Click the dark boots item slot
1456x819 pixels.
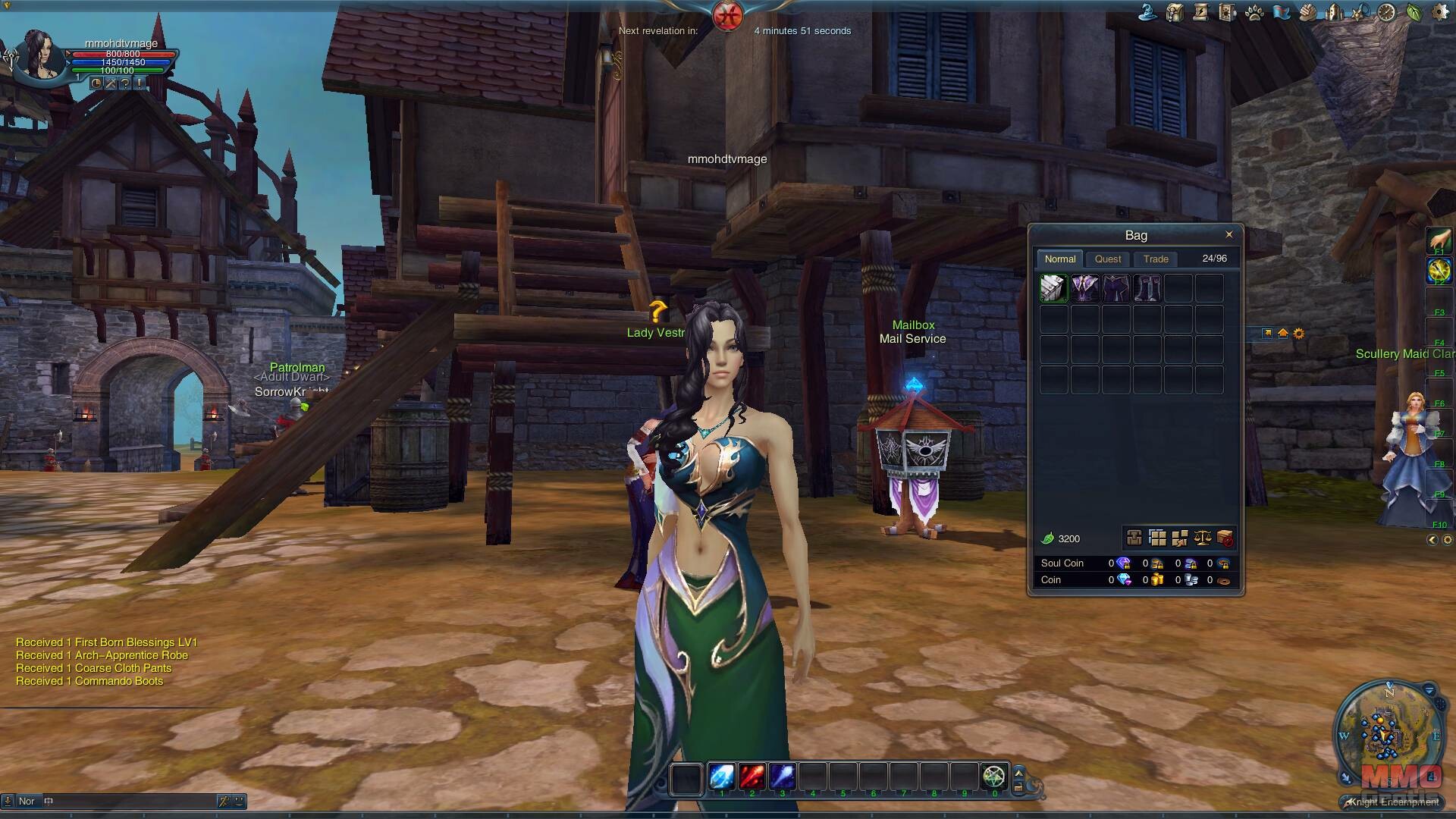pyautogui.click(x=1147, y=289)
